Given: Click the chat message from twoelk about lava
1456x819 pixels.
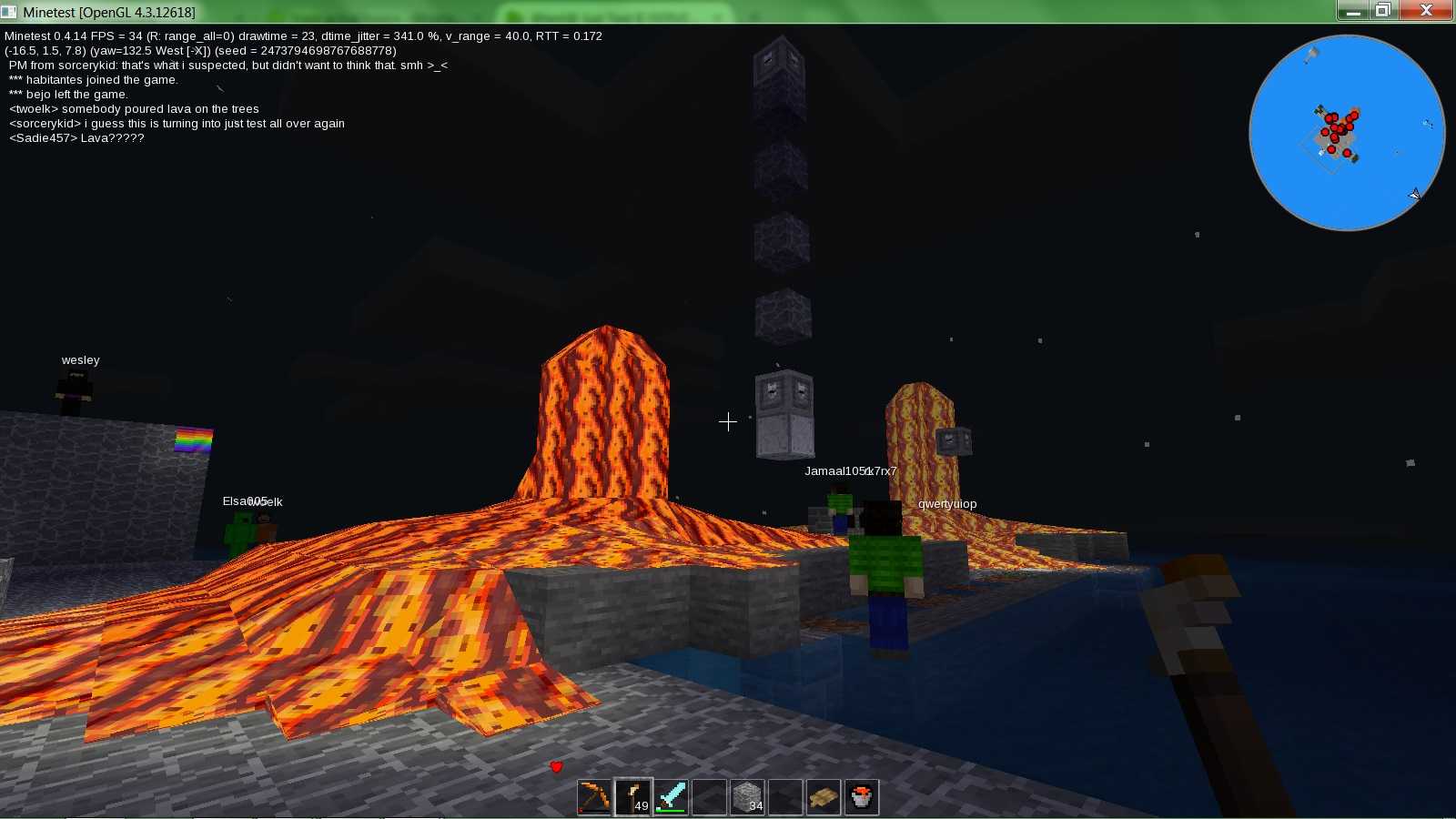Looking at the screenshot, I should point(133,108).
